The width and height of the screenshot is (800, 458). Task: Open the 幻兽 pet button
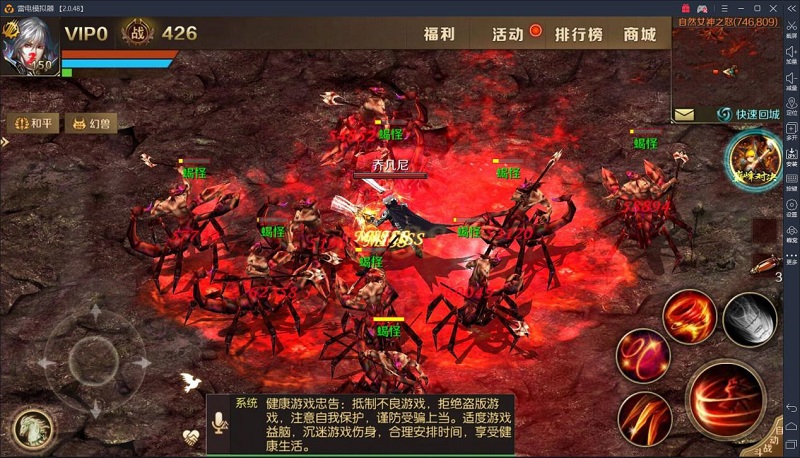(x=89, y=124)
